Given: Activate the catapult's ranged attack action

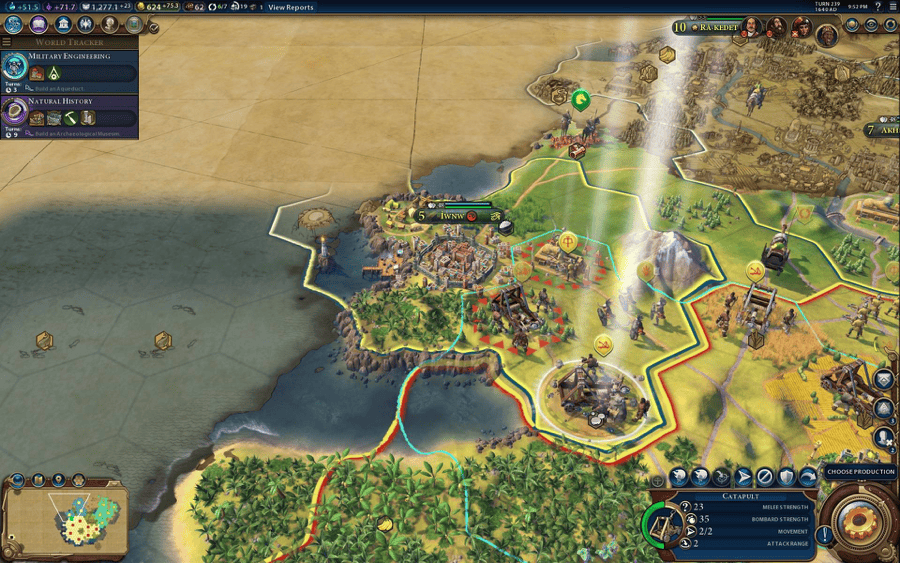Looking at the screenshot, I should coord(679,477).
